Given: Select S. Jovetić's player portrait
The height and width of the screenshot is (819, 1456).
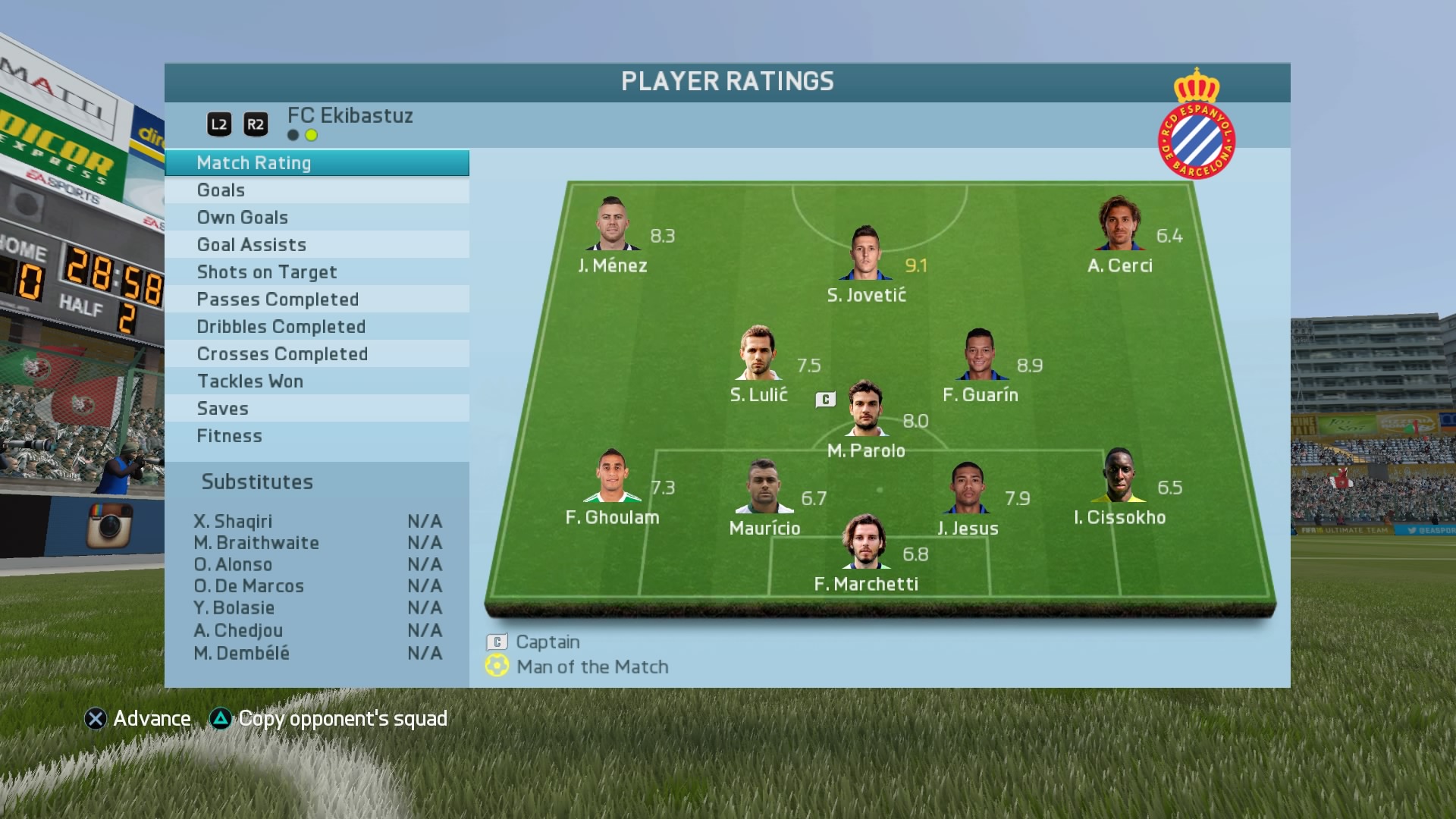Looking at the screenshot, I should point(865,253).
